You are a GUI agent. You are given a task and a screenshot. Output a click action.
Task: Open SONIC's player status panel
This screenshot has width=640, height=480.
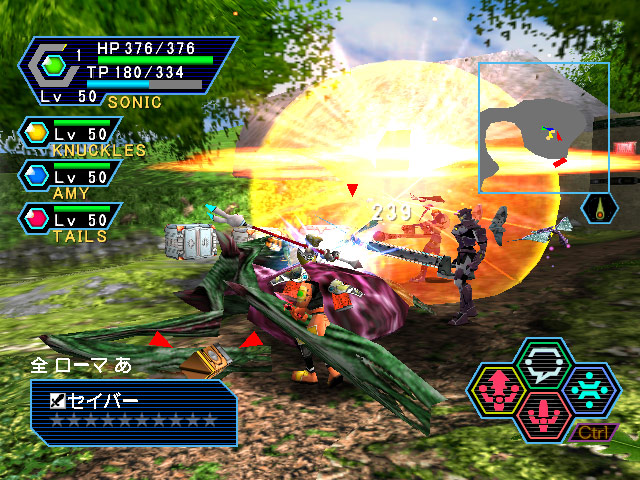coord(128,70)
